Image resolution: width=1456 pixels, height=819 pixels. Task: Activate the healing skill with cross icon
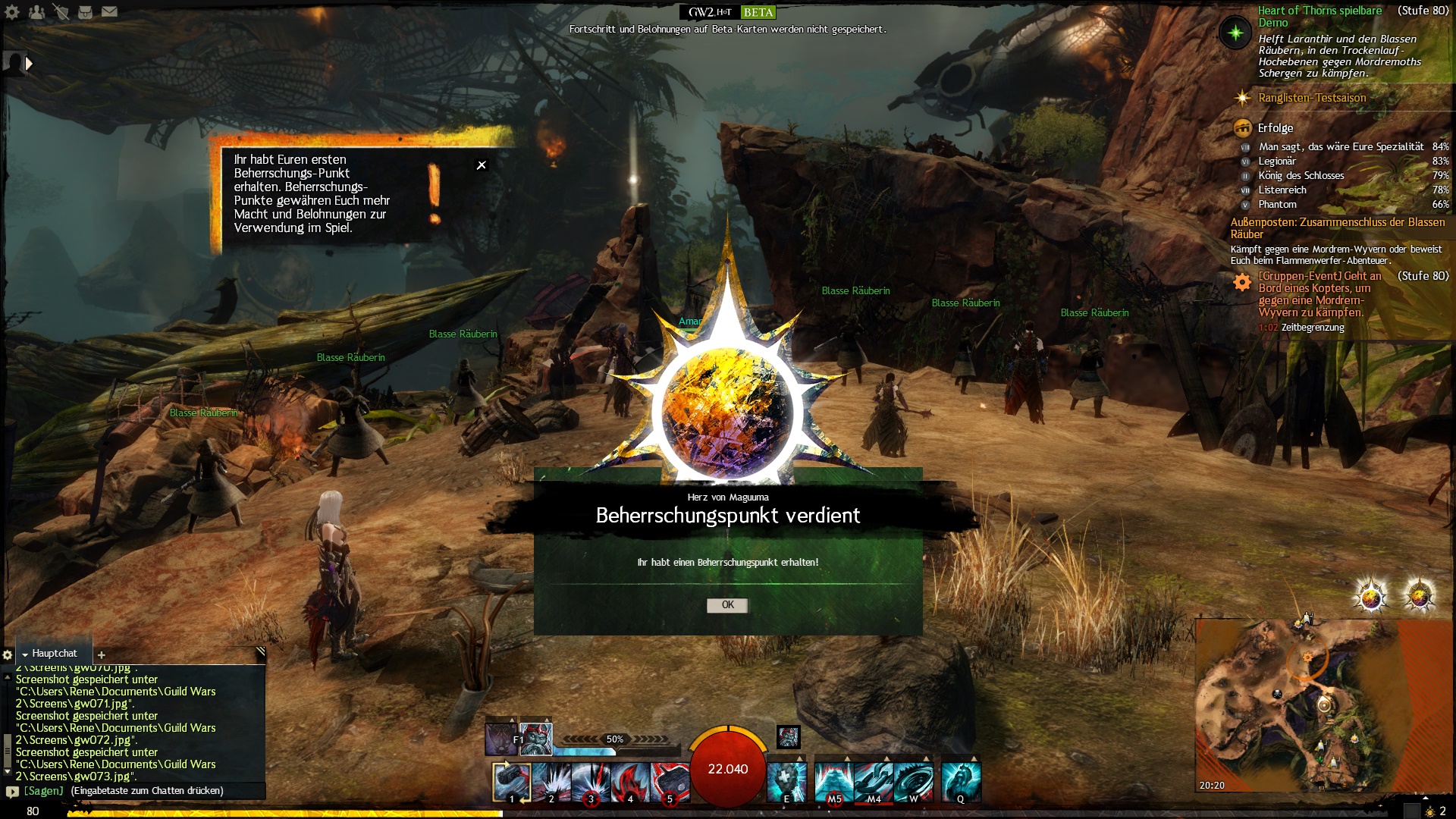point(786,782)
